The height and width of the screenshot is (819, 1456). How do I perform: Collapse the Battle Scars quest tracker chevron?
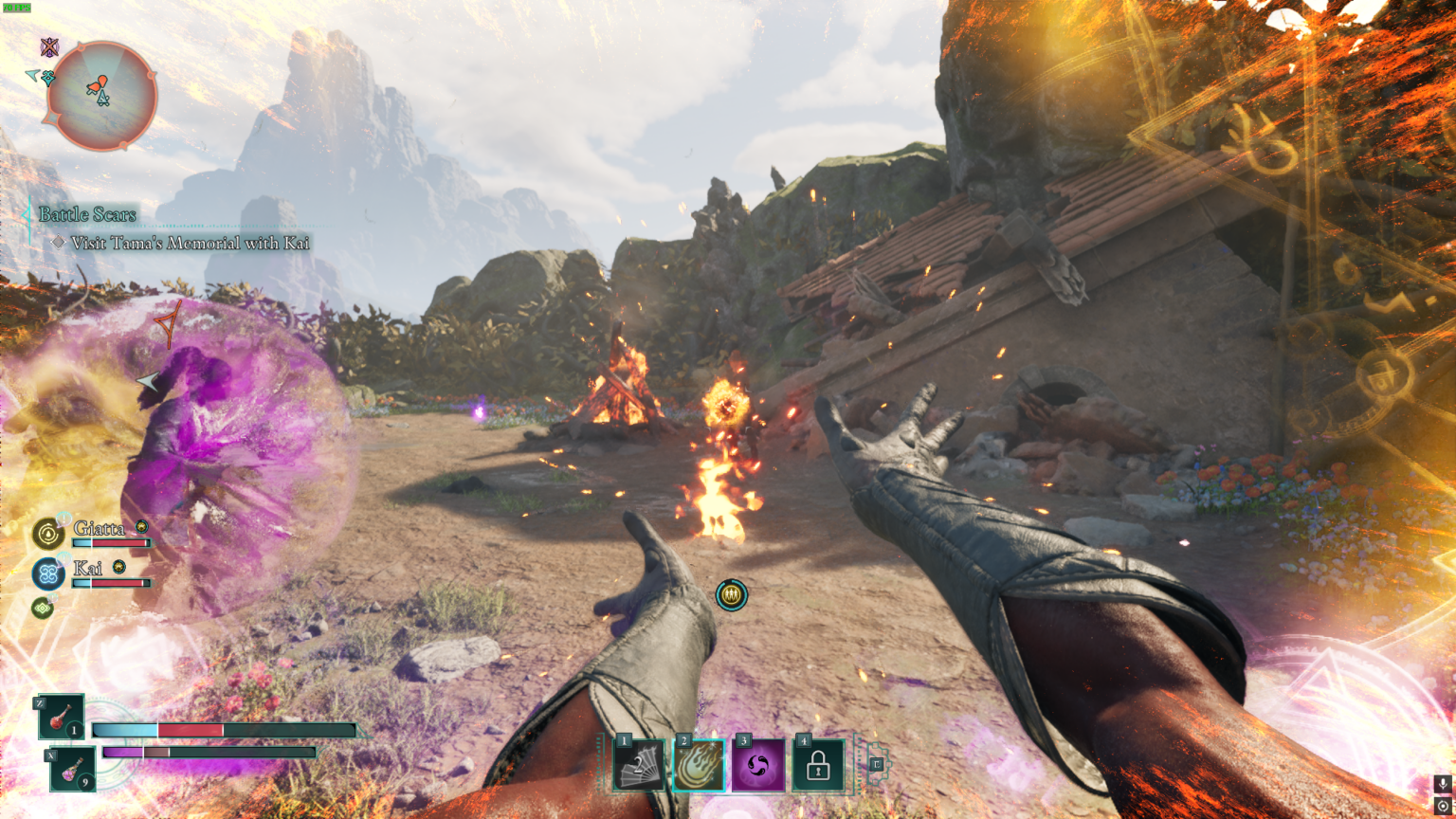[x=26, y=215]
